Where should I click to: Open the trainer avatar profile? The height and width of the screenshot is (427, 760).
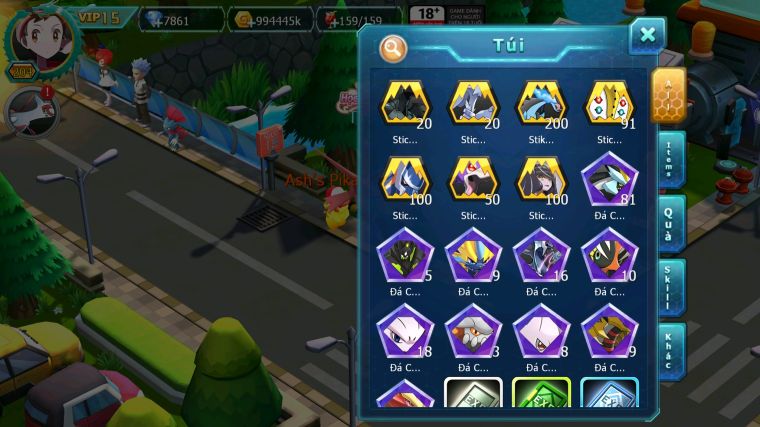40,40
